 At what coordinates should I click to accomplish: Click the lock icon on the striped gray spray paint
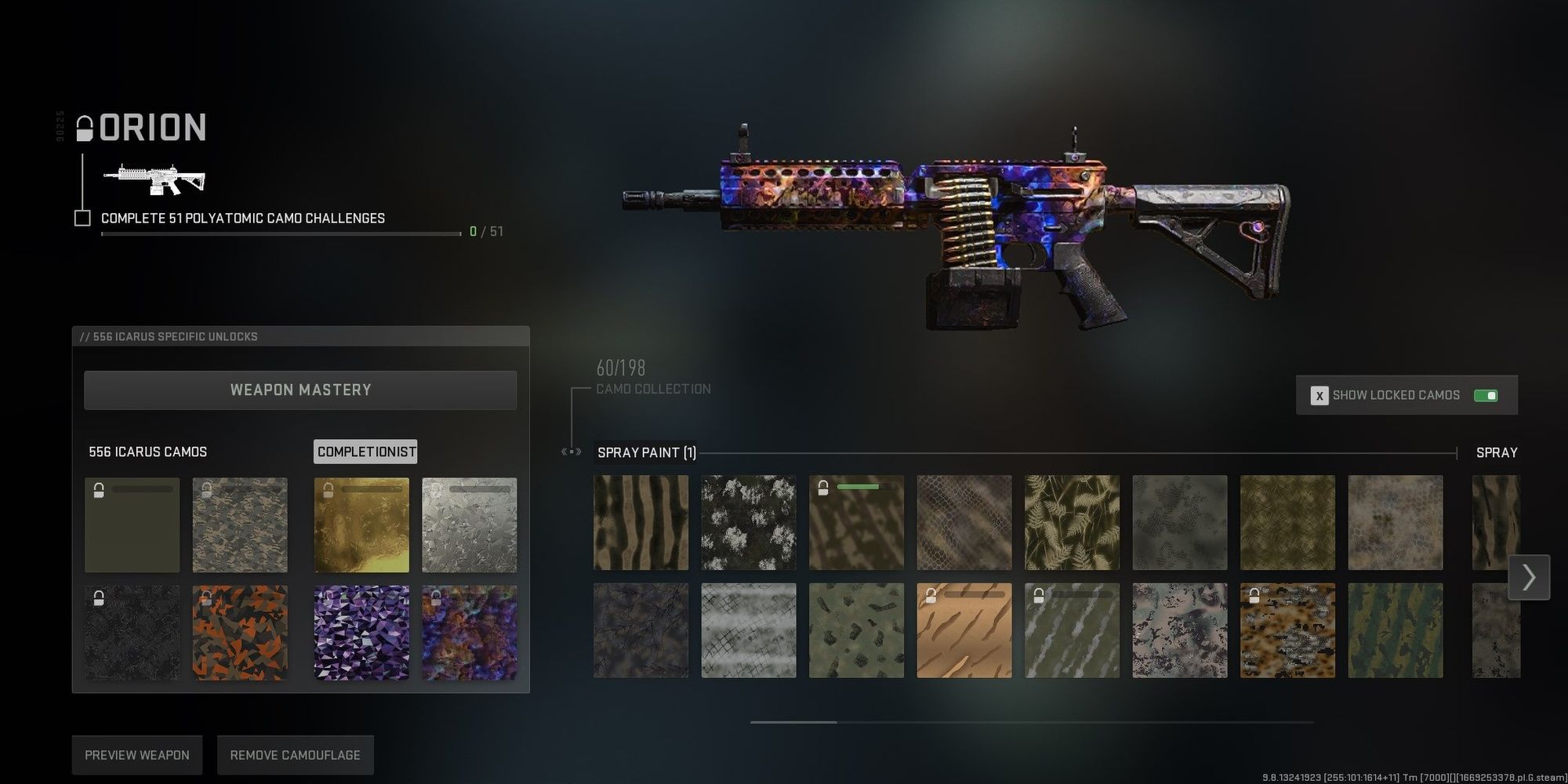click(x=1040, y=597)
